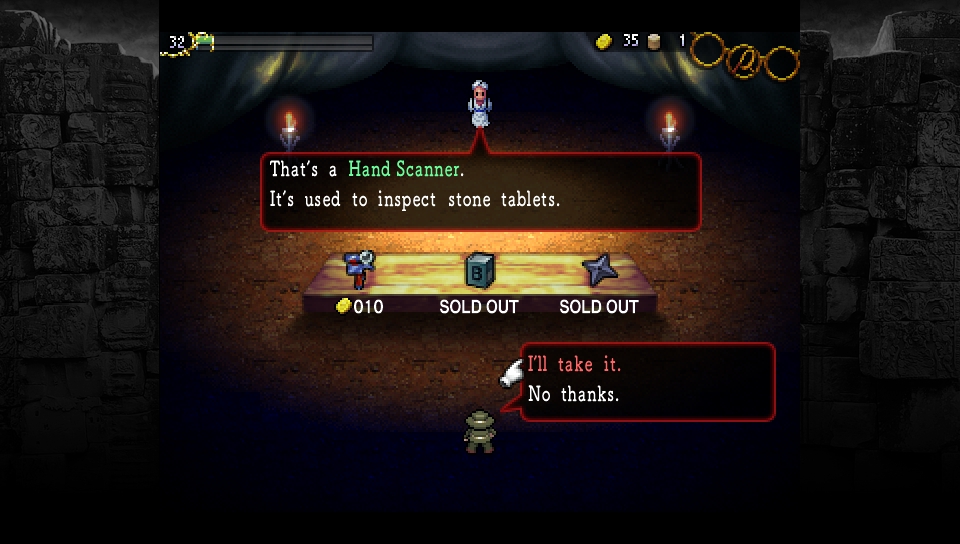The width and height of the screenshot is (960, 544).
Task: Select the "No thanks." reply
Action: coord(573,395)
